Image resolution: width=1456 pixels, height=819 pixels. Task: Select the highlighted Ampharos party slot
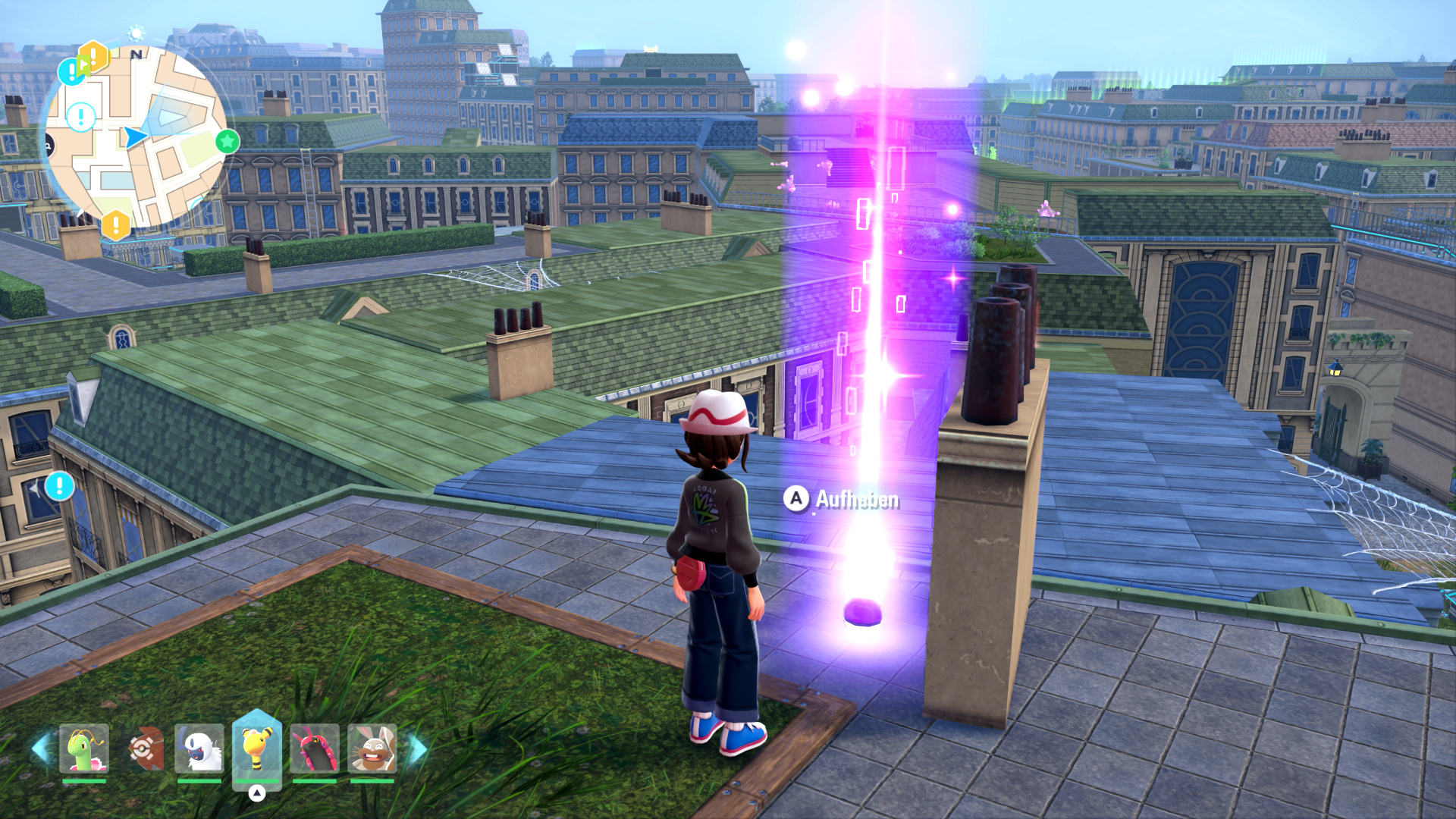[x=257, y=747]
